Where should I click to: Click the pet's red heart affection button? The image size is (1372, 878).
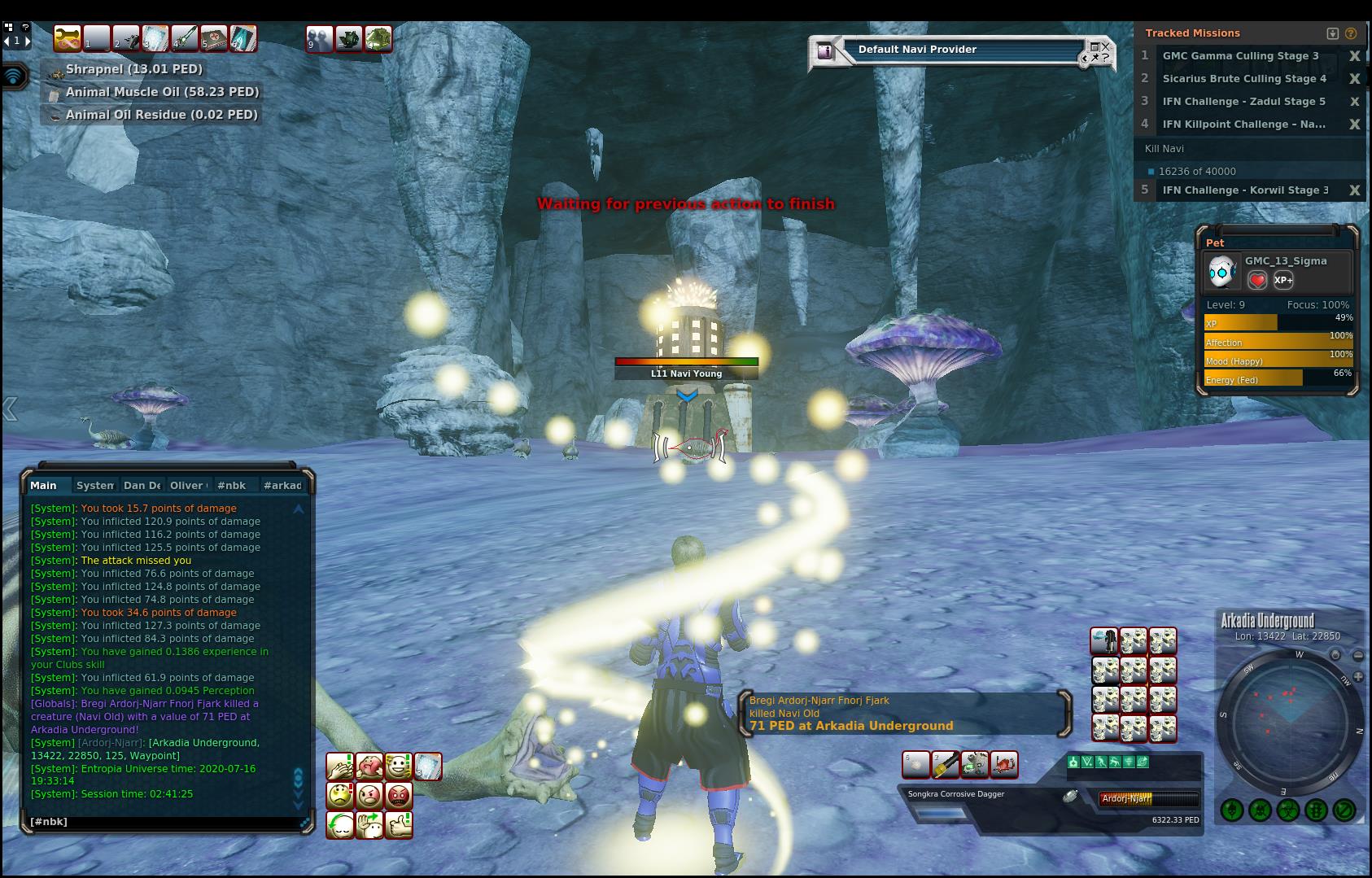1257,281
